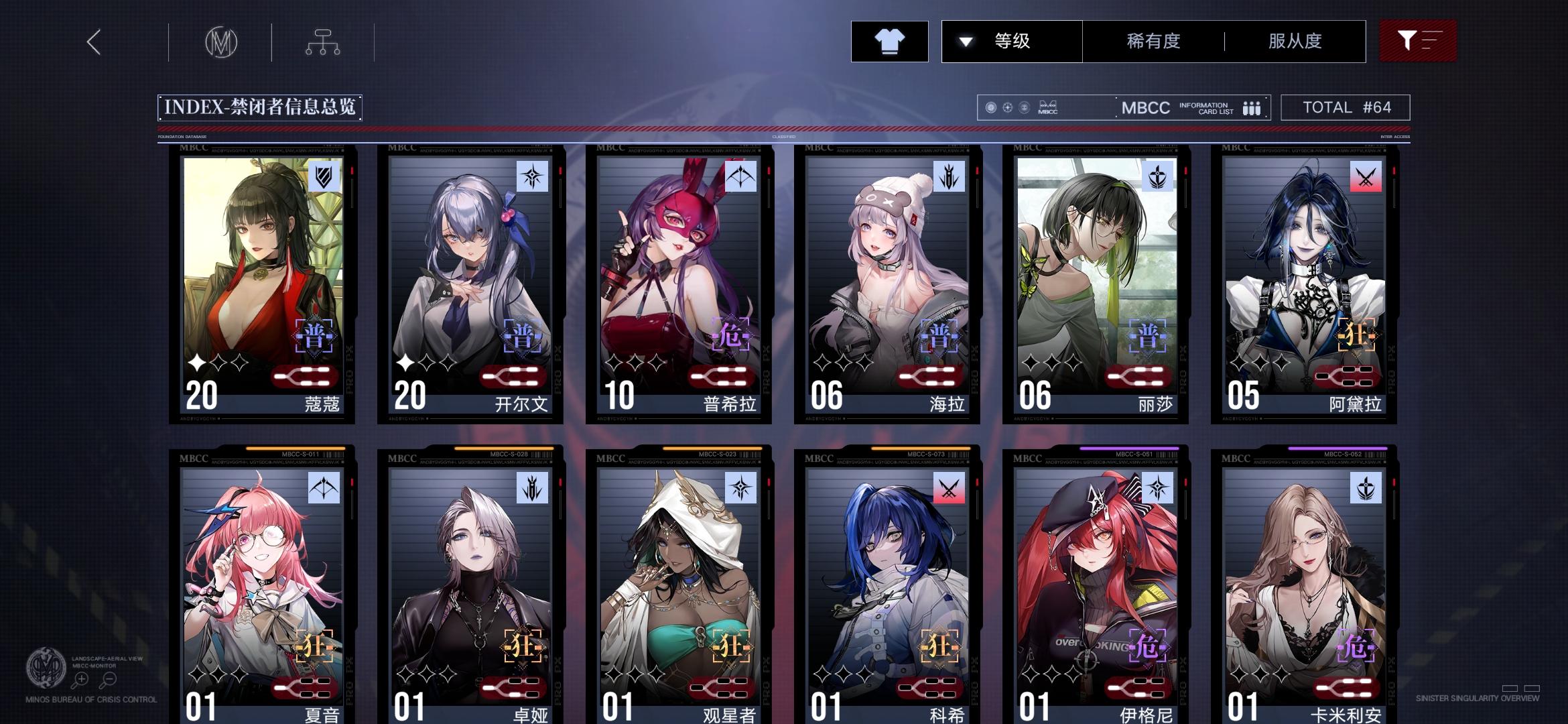
Task: Click the circular M logo beside the back arrow
Action: click(x=221, y=41)
